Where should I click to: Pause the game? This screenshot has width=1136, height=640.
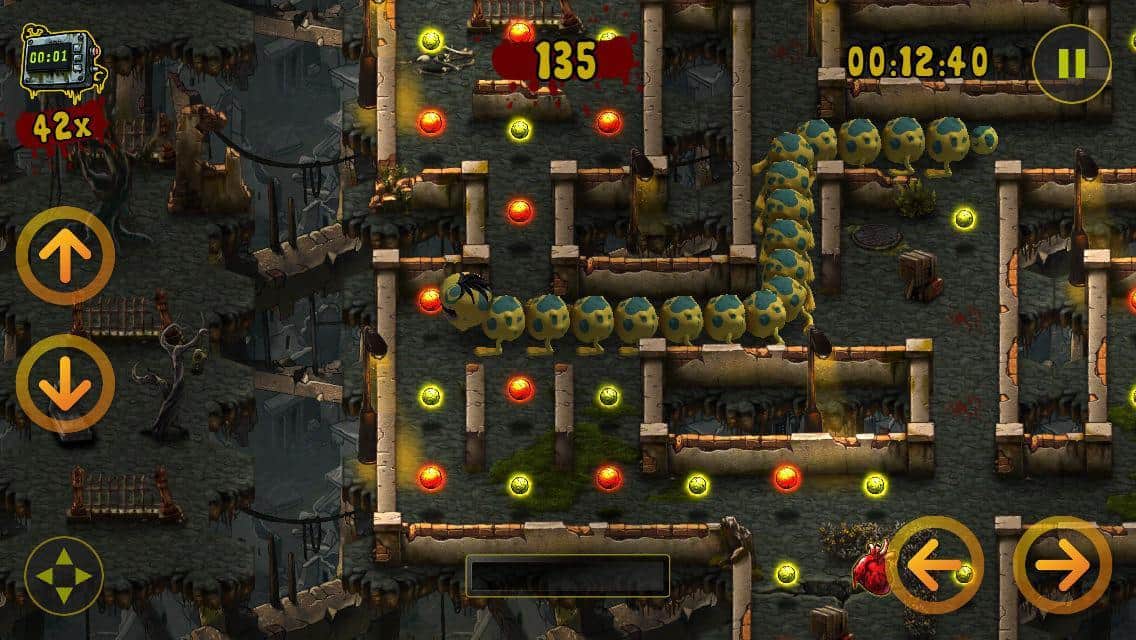click(x=1071, y=63)
